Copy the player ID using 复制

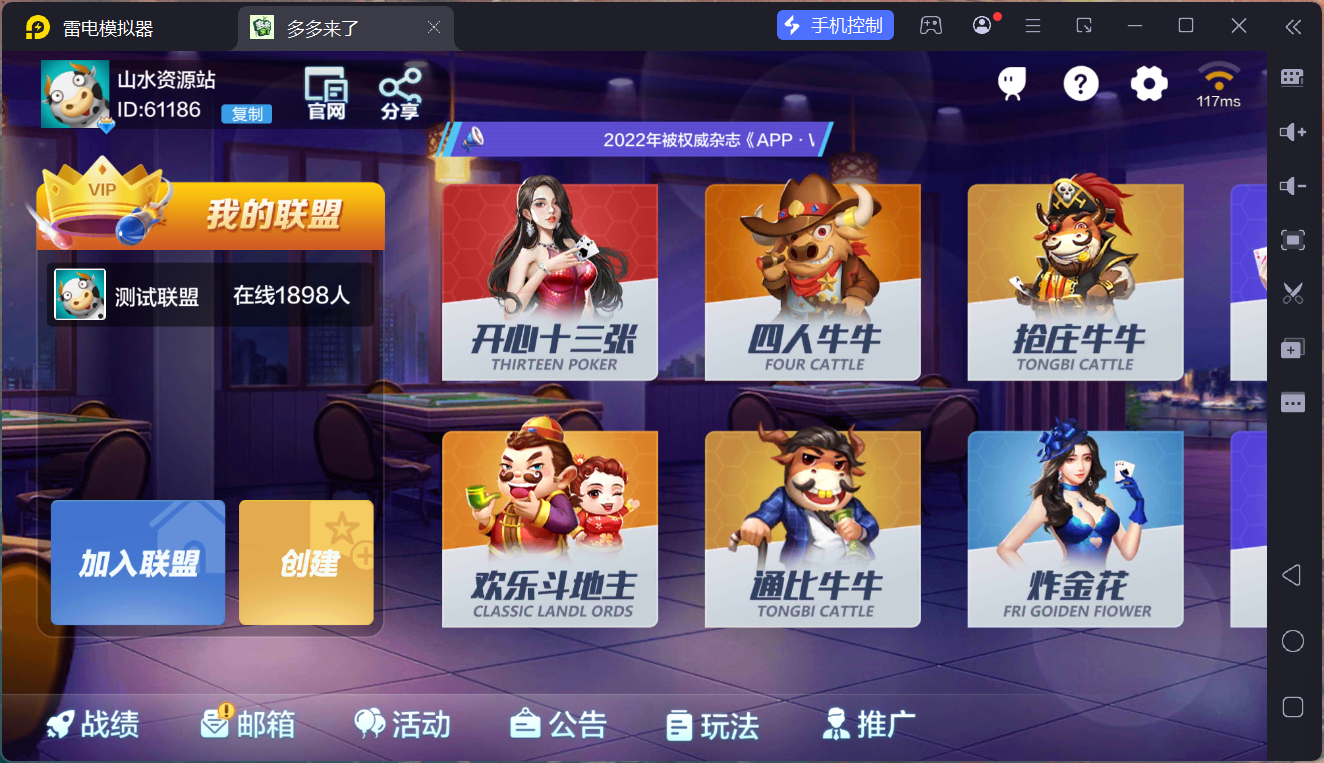(x=245, y=114)
